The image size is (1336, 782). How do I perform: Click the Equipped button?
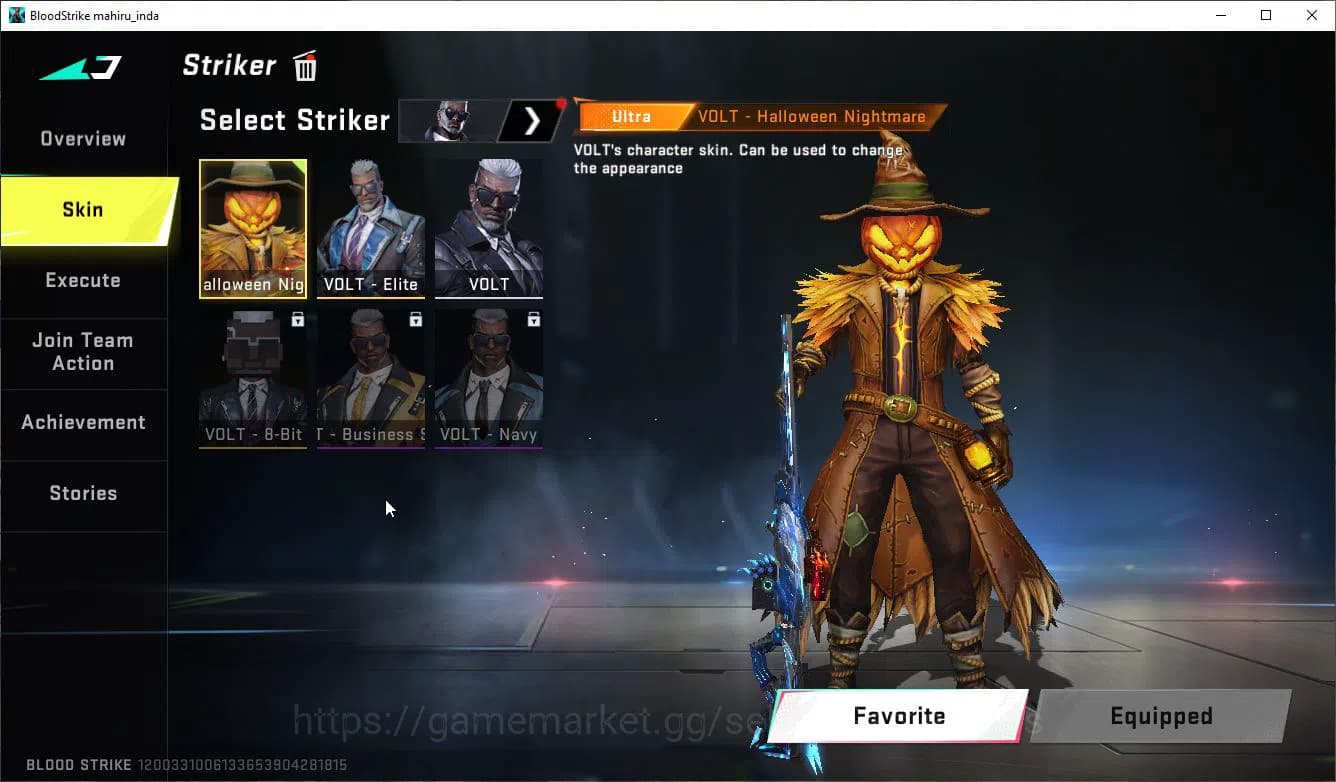coord(1161,716)
